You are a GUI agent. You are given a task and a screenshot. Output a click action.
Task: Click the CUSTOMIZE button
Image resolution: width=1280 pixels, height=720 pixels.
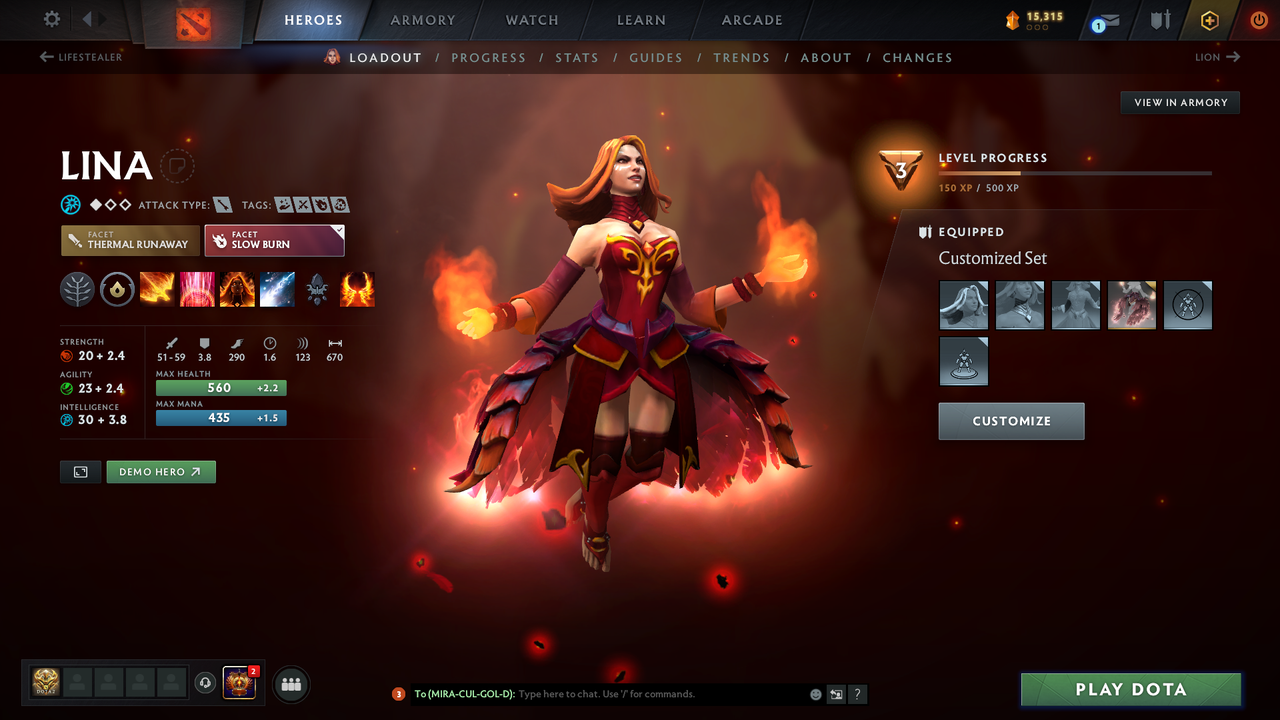point(1011,421)
